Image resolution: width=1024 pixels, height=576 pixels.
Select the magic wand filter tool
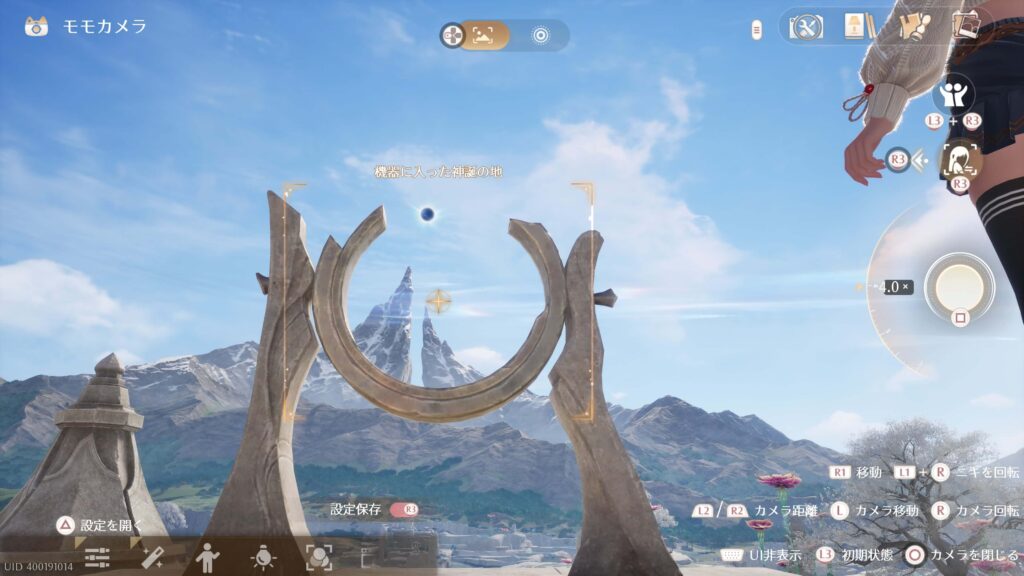(x=152, y=558)
